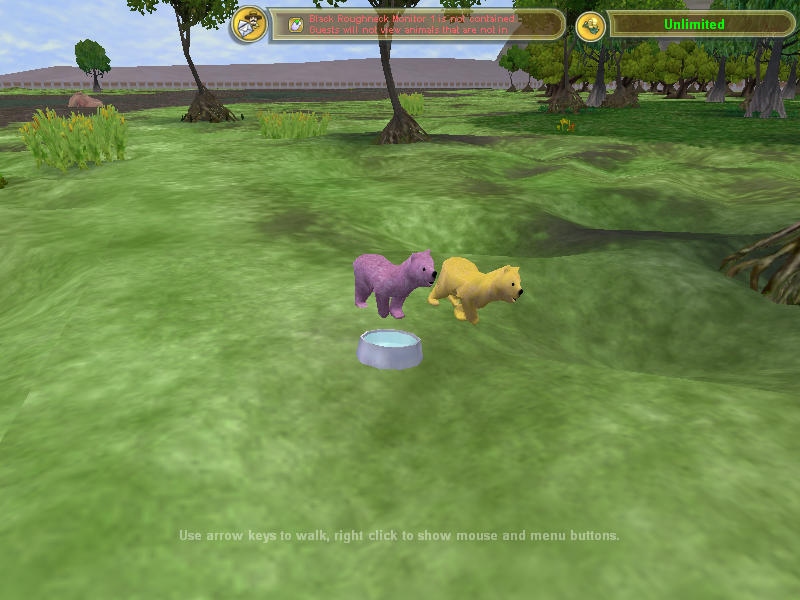Click the Unlimited funds panel
Screen dimensions: 800x600
coord(694,24)
